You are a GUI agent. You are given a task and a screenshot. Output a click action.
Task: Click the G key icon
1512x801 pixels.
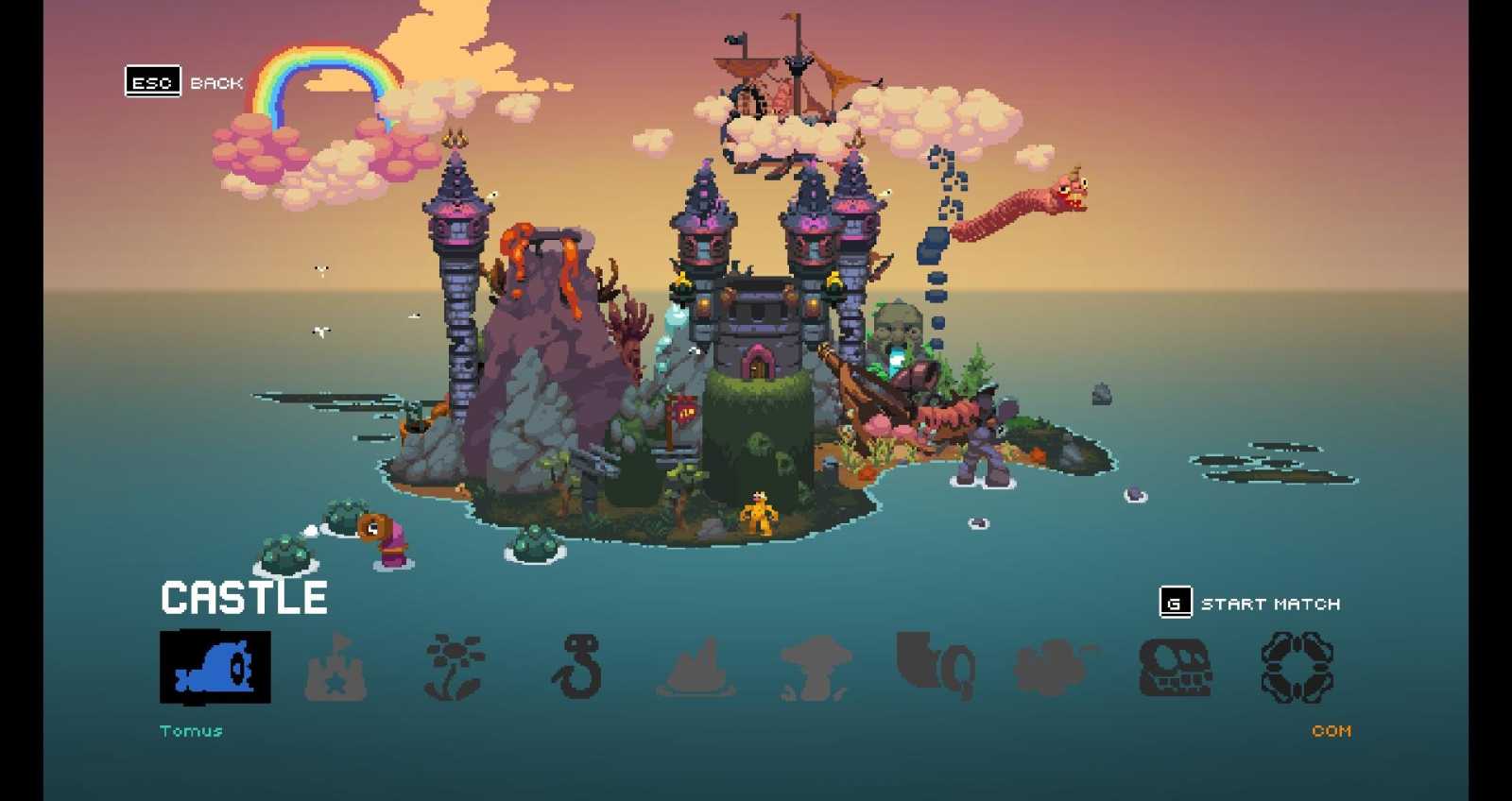coord(1175,602)
